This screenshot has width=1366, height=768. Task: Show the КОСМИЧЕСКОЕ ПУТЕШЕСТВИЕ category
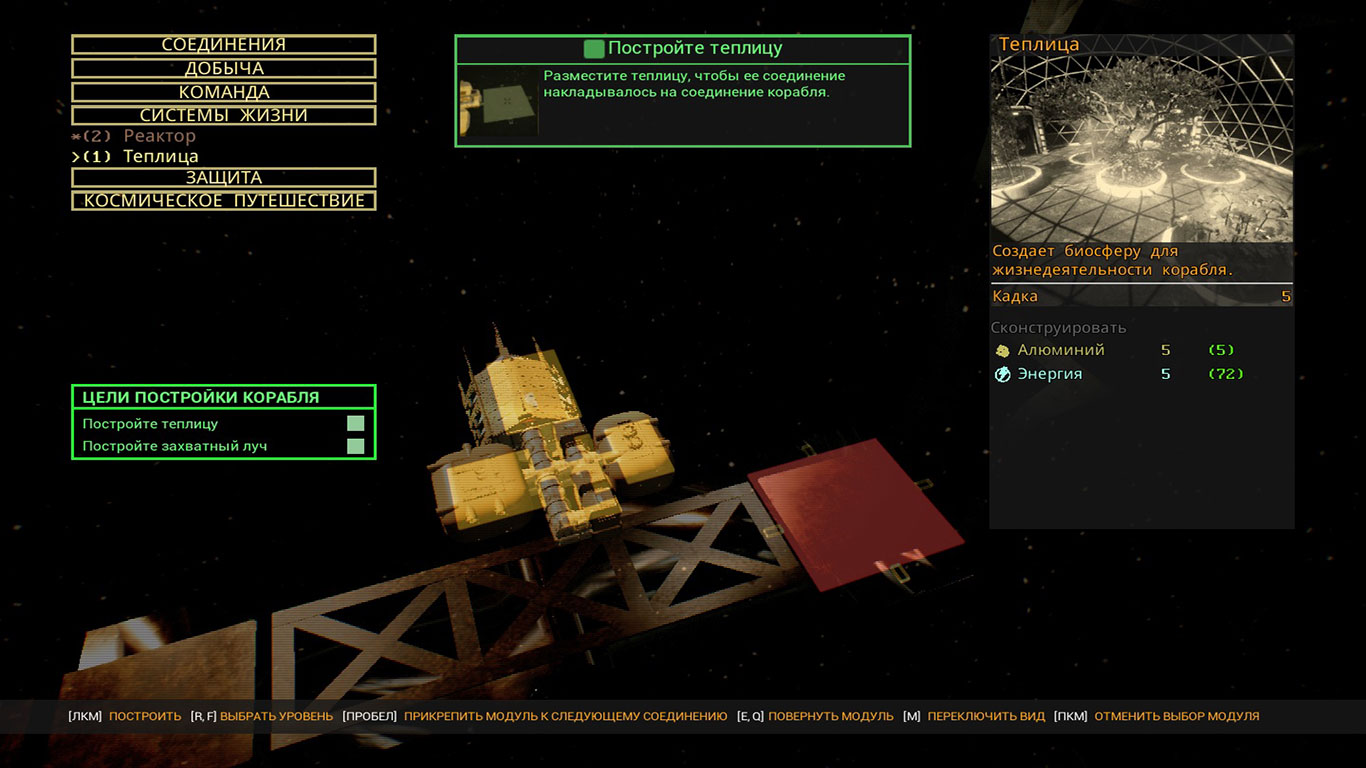(x=224, y=201)
